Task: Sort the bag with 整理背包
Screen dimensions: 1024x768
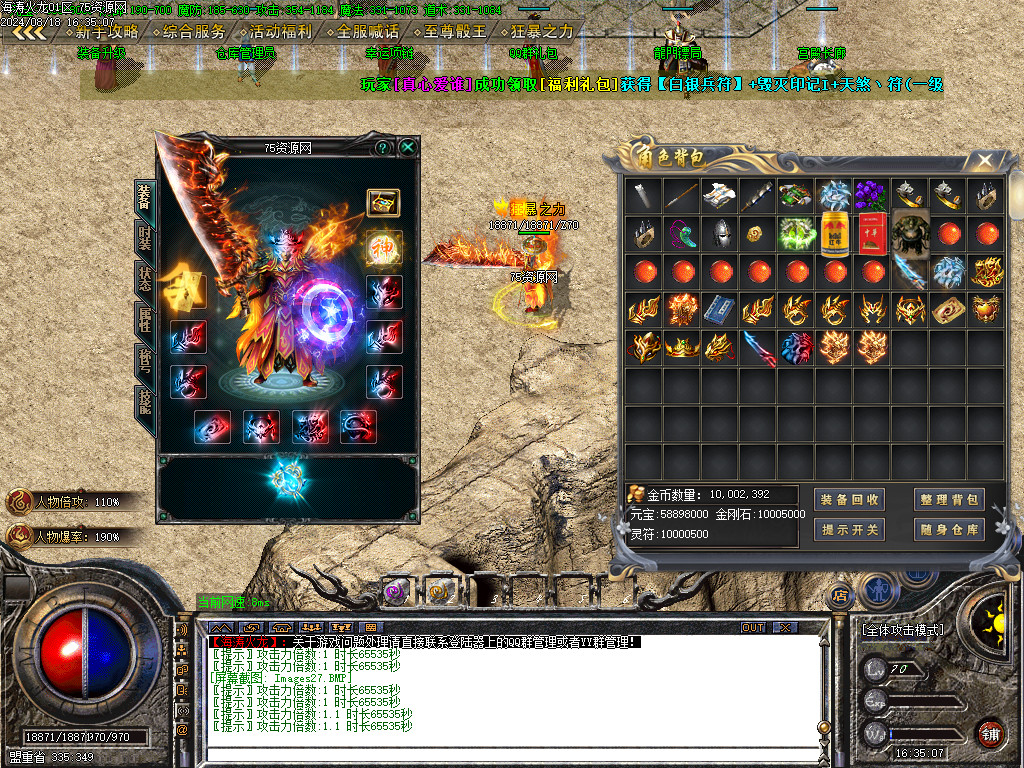Action: click(x=949, y=500)
